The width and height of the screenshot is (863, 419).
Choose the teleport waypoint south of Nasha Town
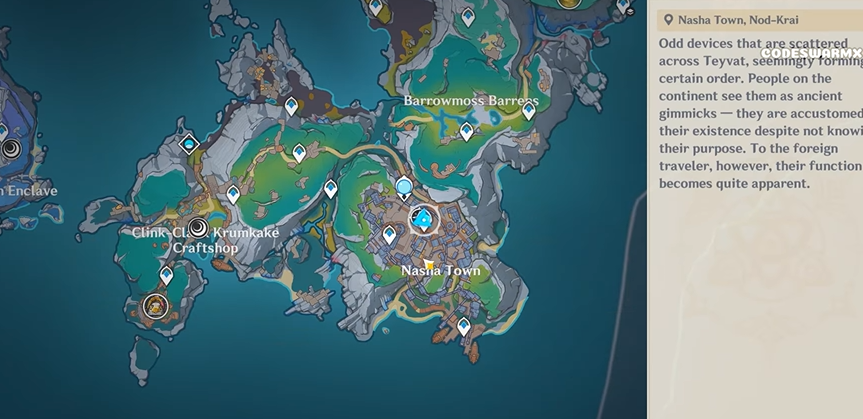point(463,326)
